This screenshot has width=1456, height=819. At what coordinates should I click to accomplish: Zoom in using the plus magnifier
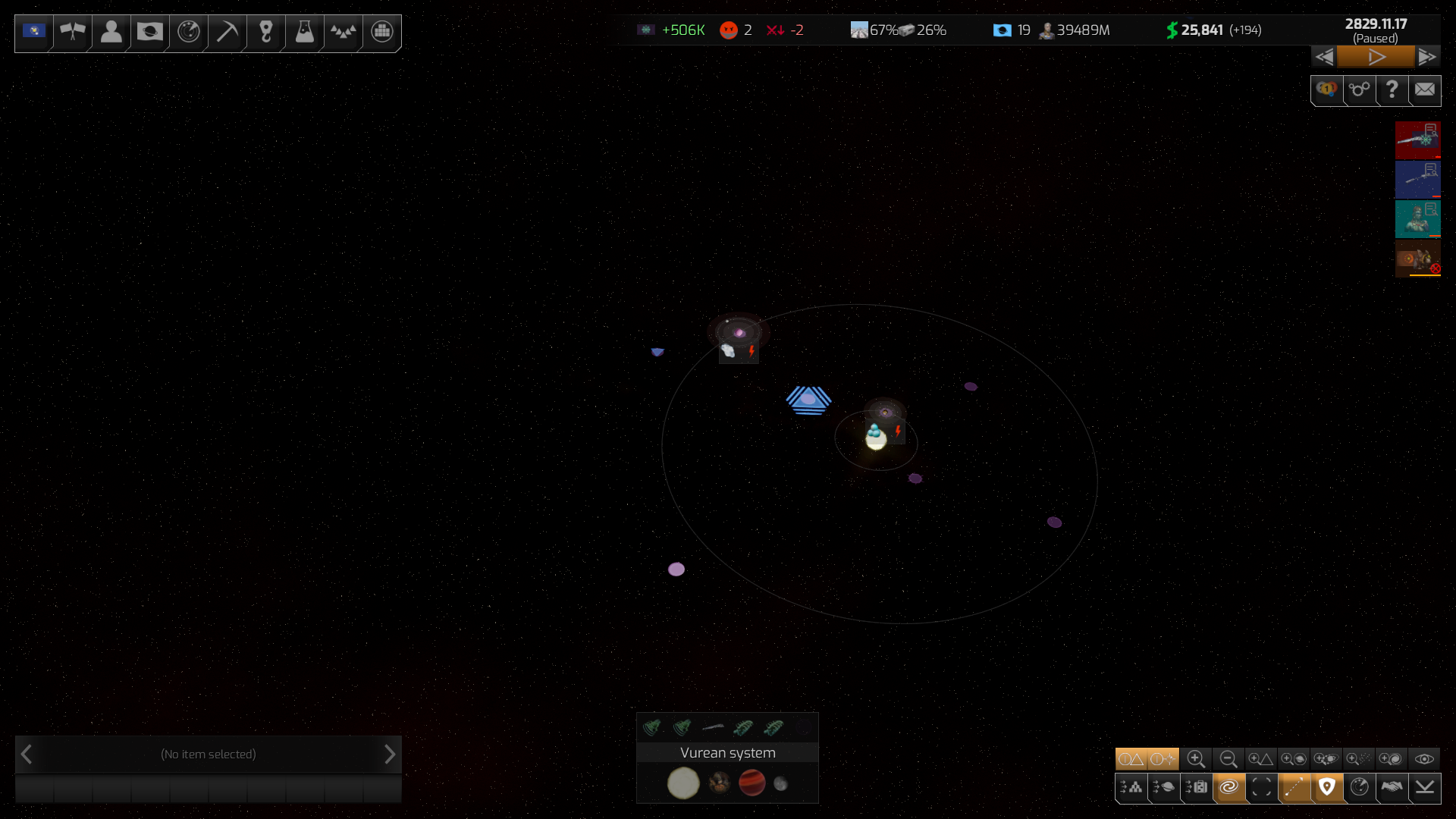(x=1196, y=759)
